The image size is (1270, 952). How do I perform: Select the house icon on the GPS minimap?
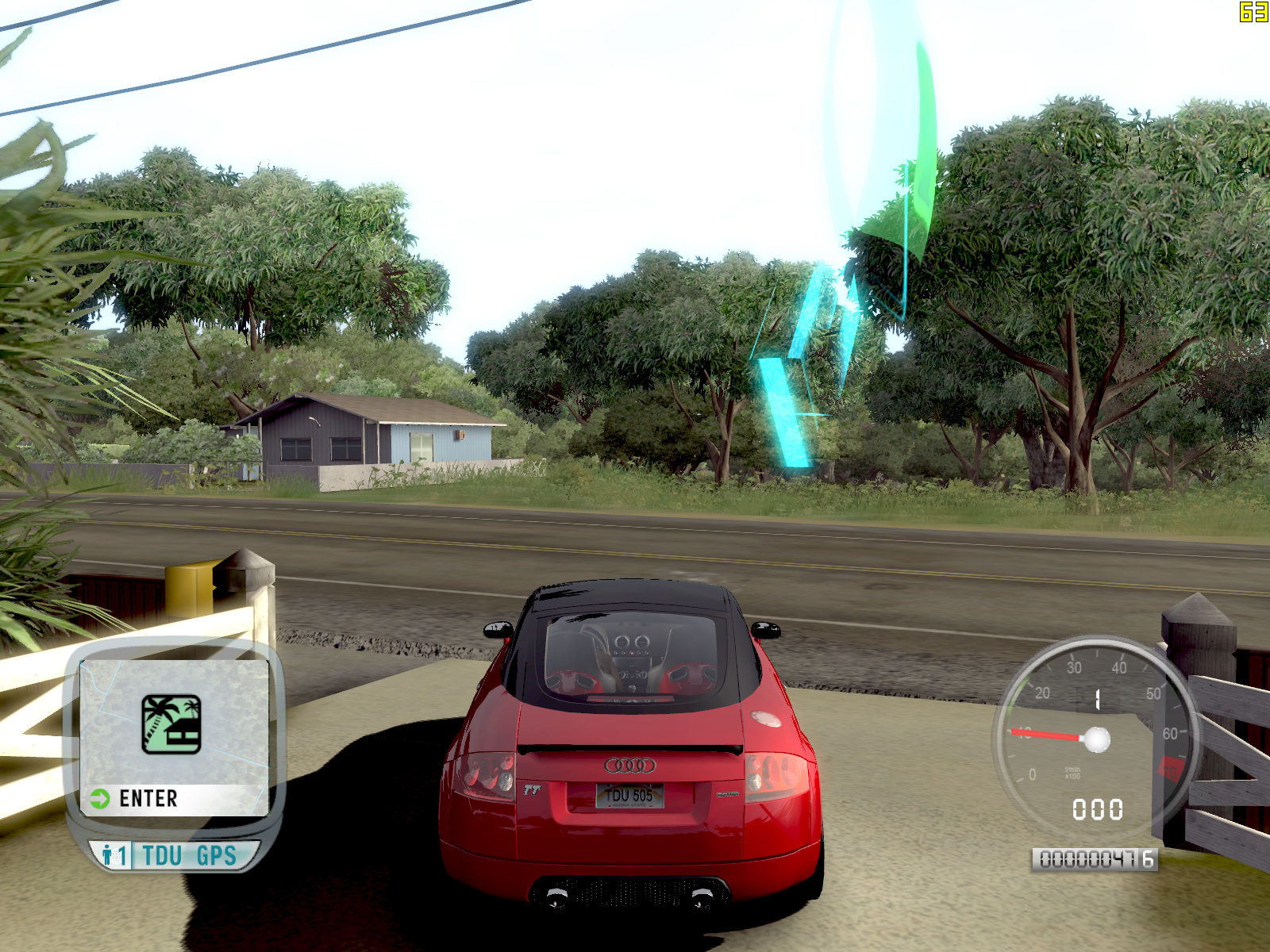(x=171, y=724)
